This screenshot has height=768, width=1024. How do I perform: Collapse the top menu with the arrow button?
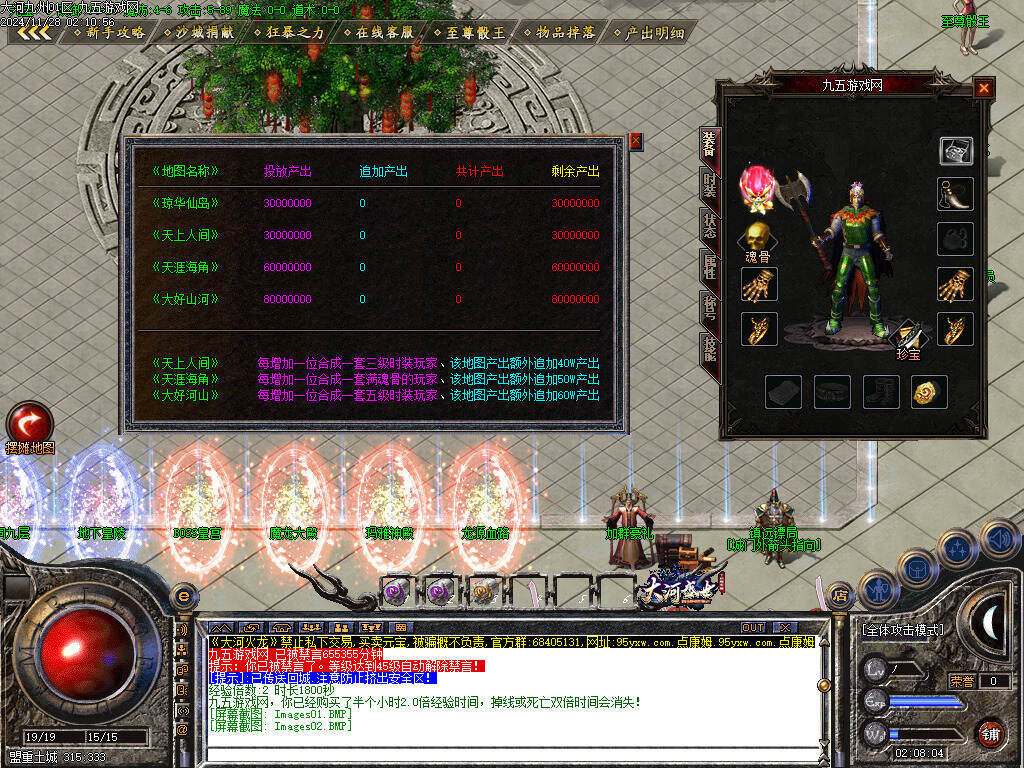[x=35, y=32]
